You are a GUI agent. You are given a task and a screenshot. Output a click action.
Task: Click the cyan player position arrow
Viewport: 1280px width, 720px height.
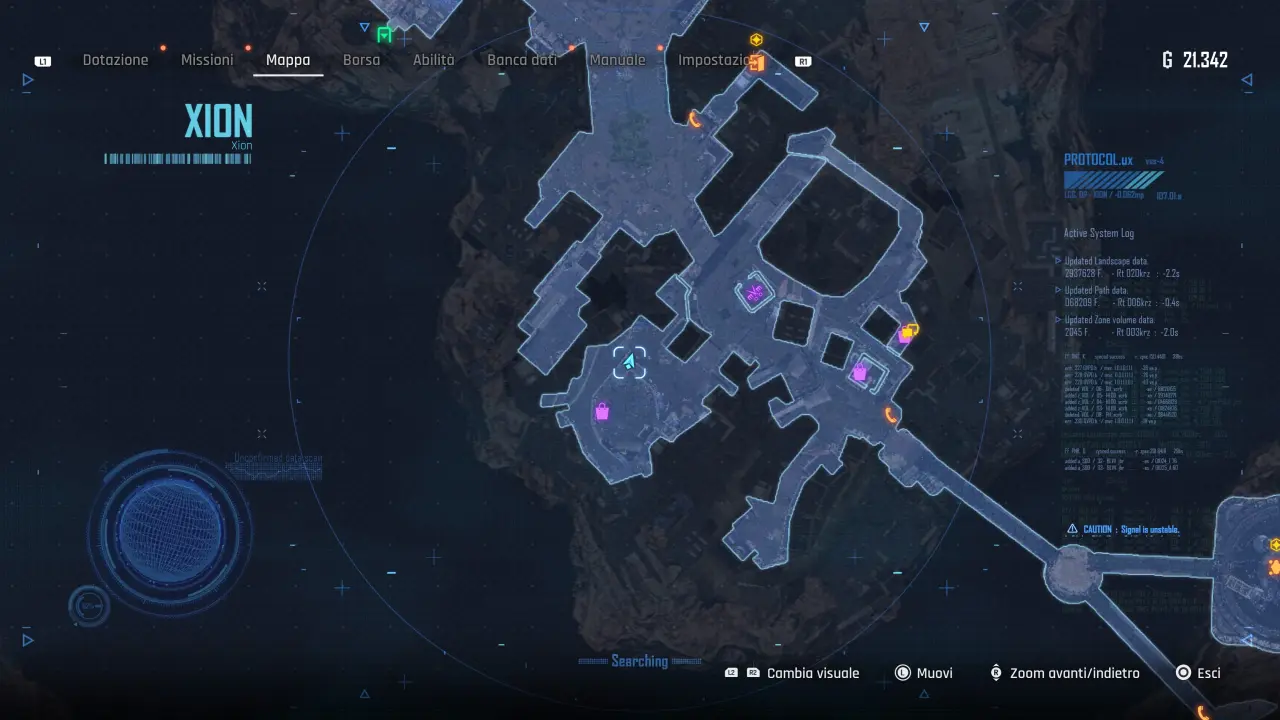pos(629,362)
